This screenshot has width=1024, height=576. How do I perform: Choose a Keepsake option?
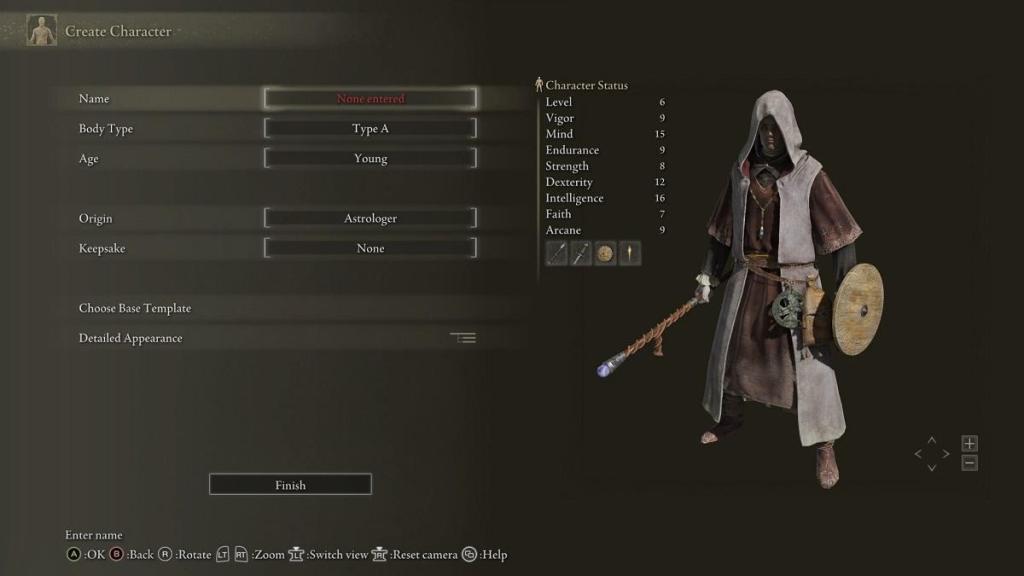370,249
